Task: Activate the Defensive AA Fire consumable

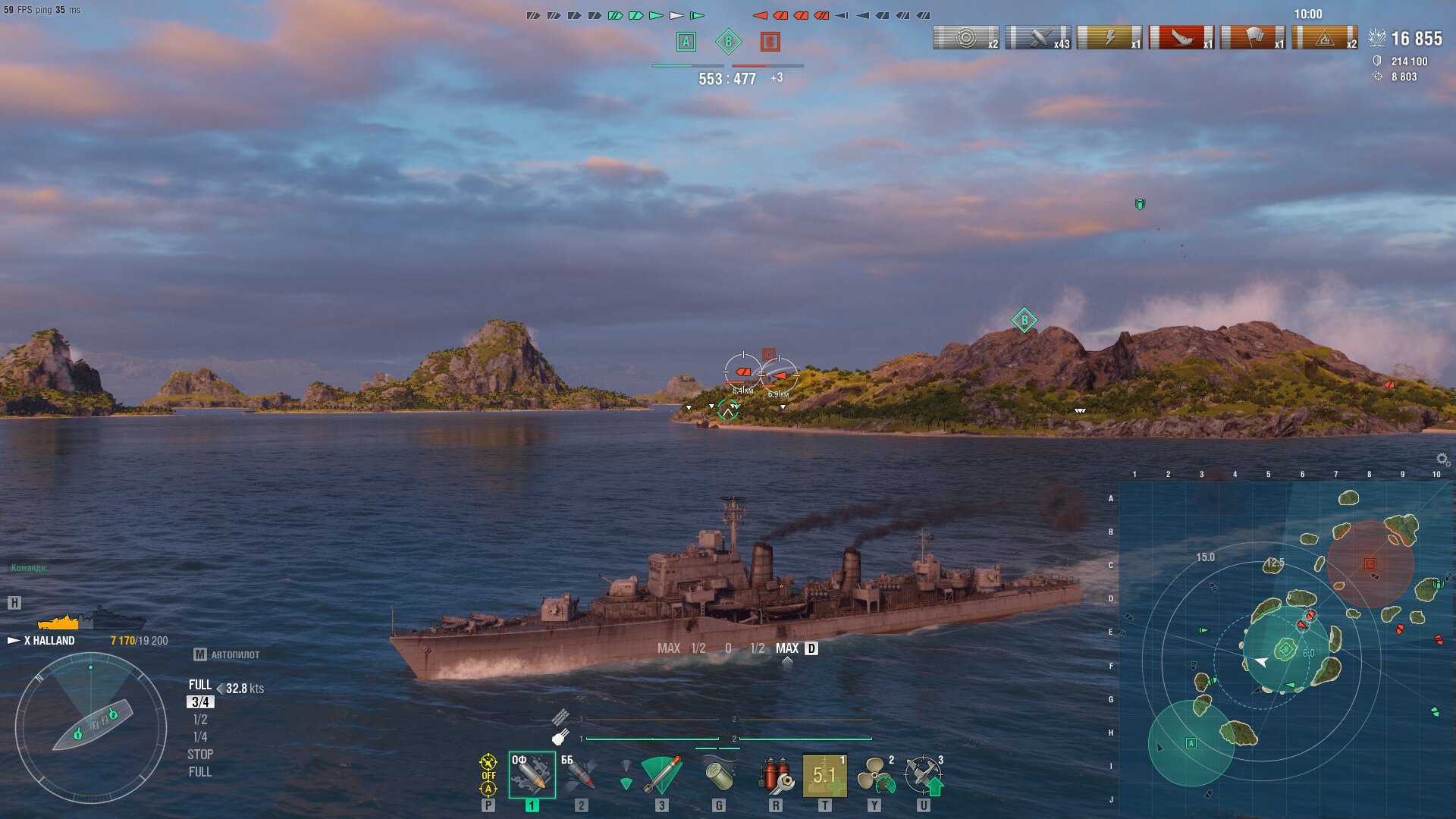Action: (924, 775)
